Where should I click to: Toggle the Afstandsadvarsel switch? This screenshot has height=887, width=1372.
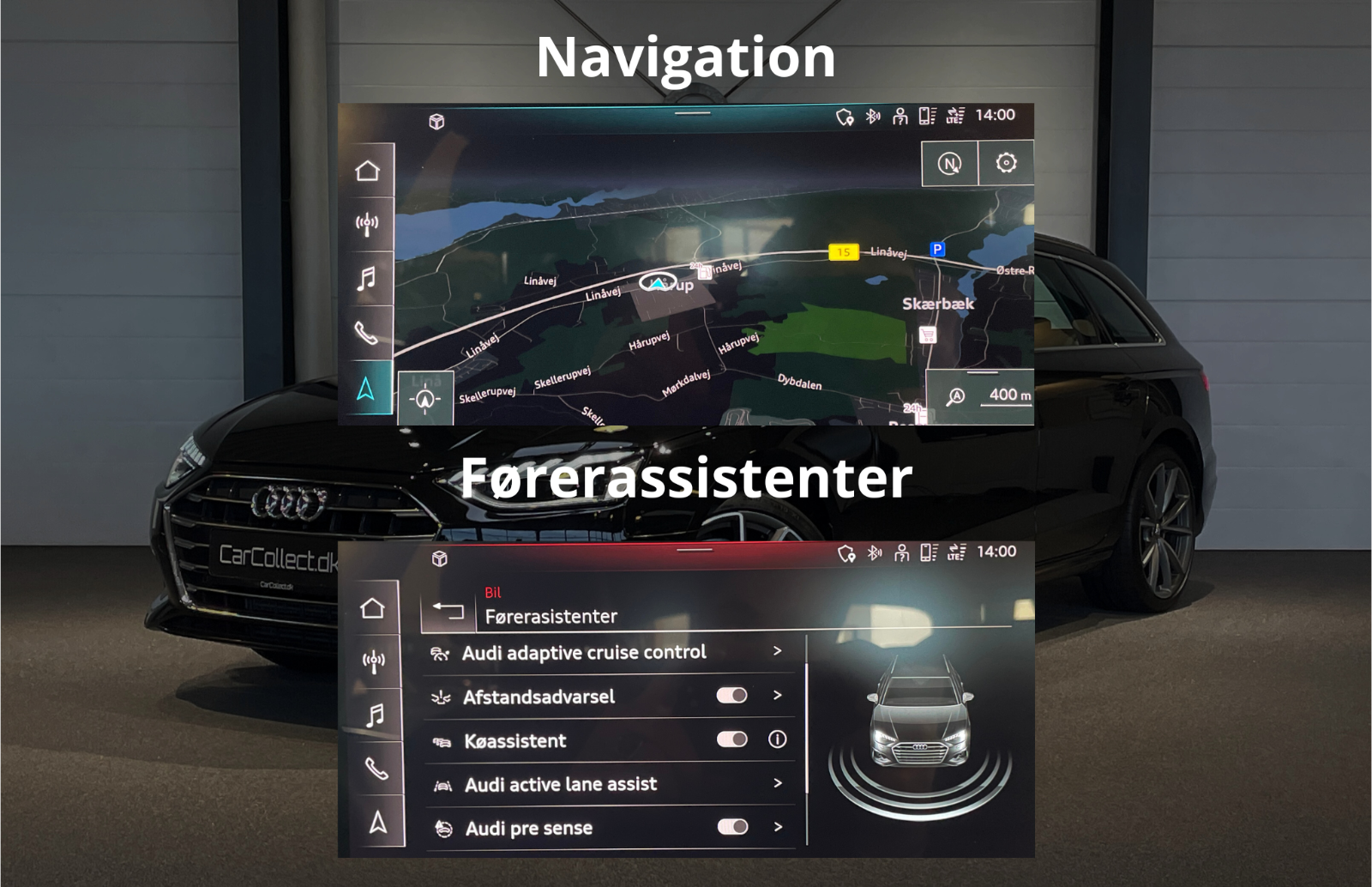tap(731, 696)
